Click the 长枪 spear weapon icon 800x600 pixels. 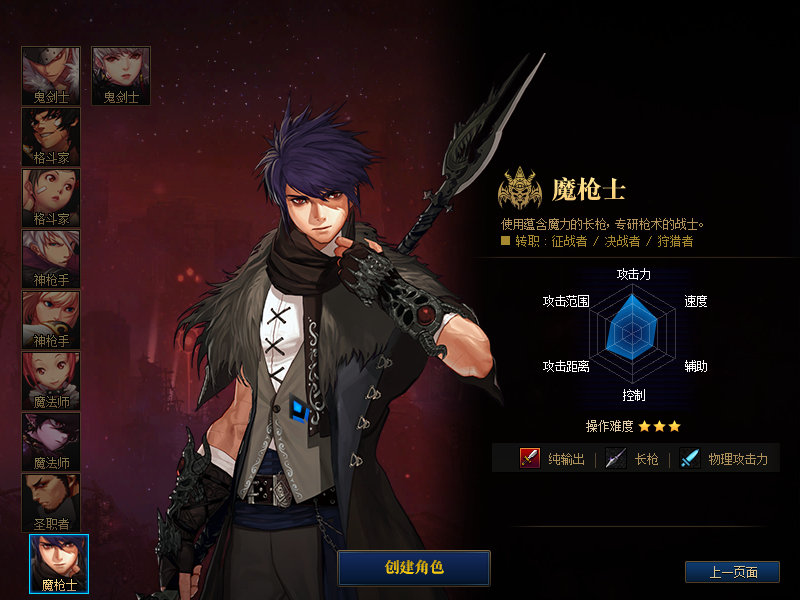(x=616, y=458)
